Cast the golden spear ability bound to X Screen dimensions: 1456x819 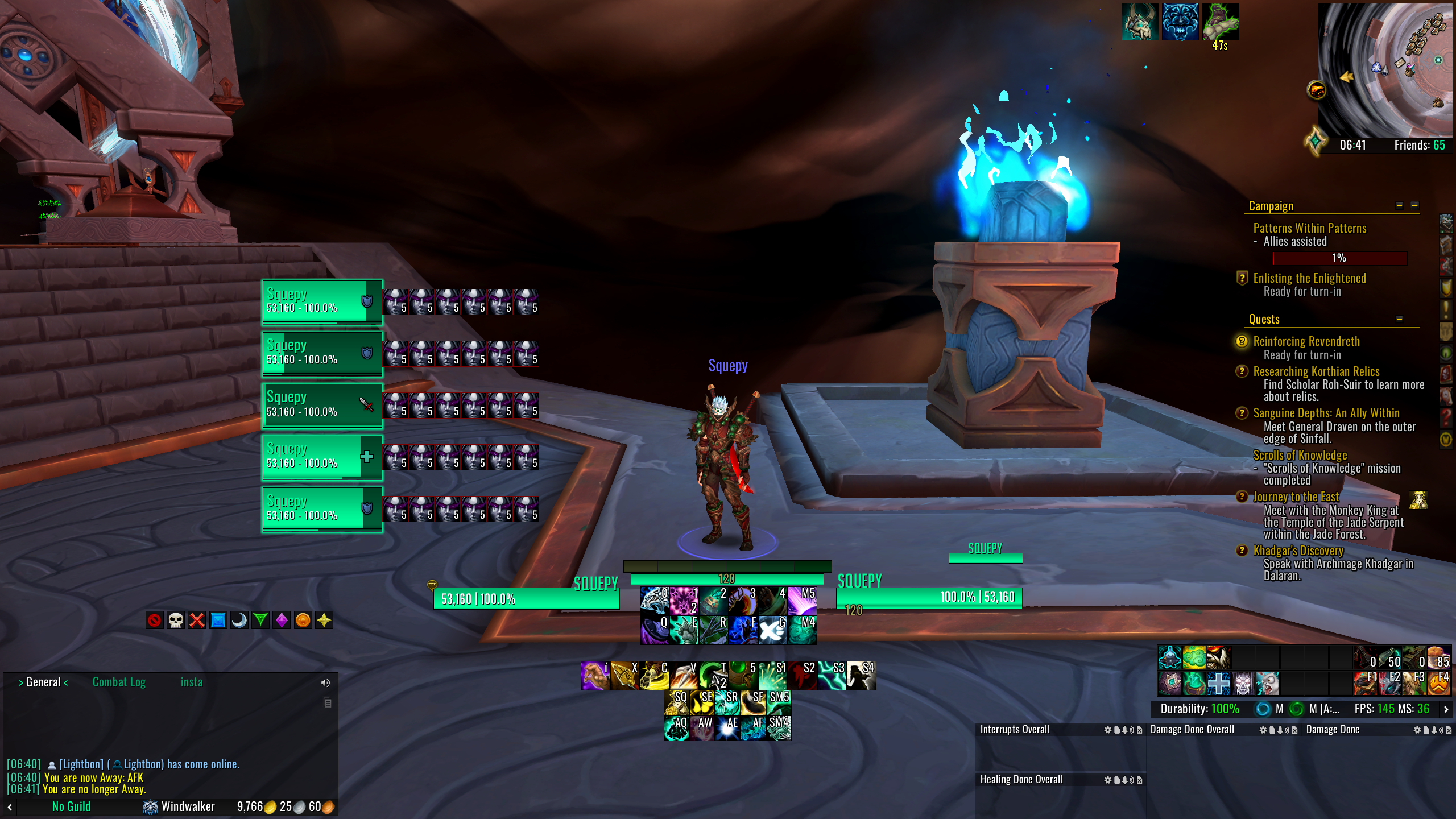click(x=624, y=676)
